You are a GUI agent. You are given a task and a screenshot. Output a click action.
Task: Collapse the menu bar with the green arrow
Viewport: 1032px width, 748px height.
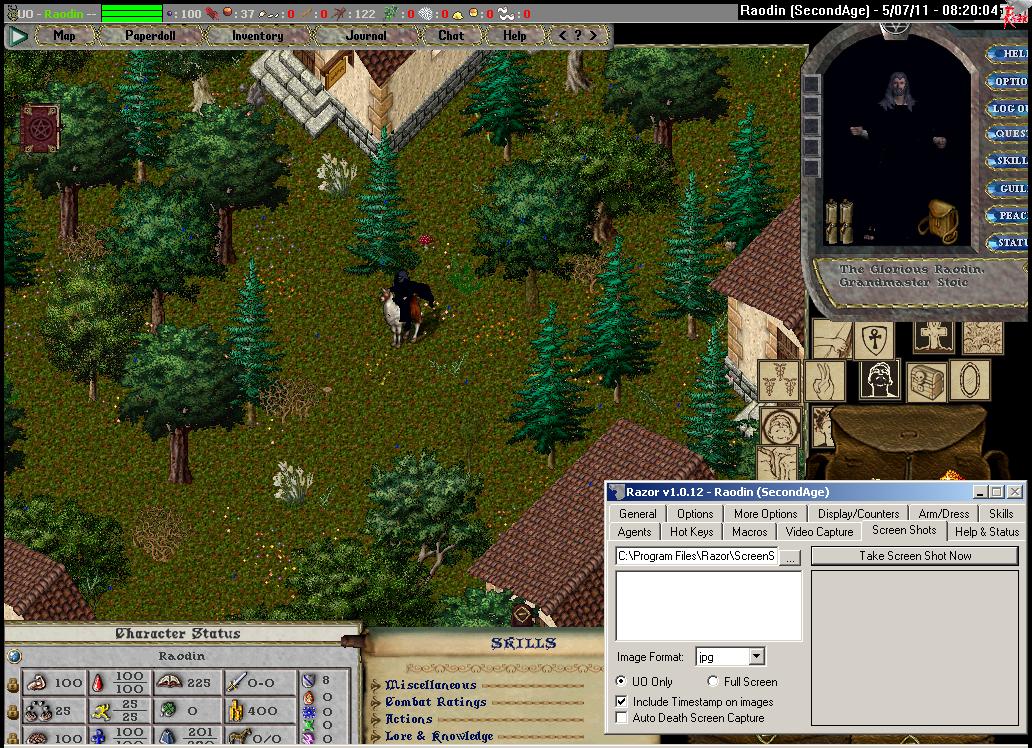18,36
